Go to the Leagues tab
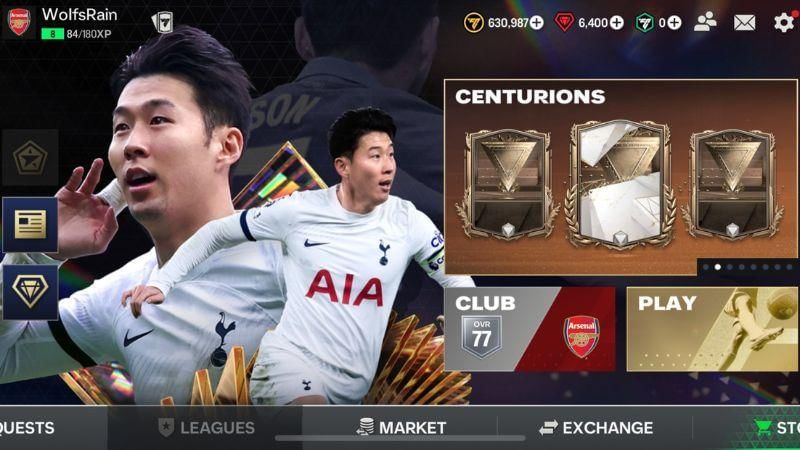This screenshot has height=450, width=800. [x=206, y=428]
